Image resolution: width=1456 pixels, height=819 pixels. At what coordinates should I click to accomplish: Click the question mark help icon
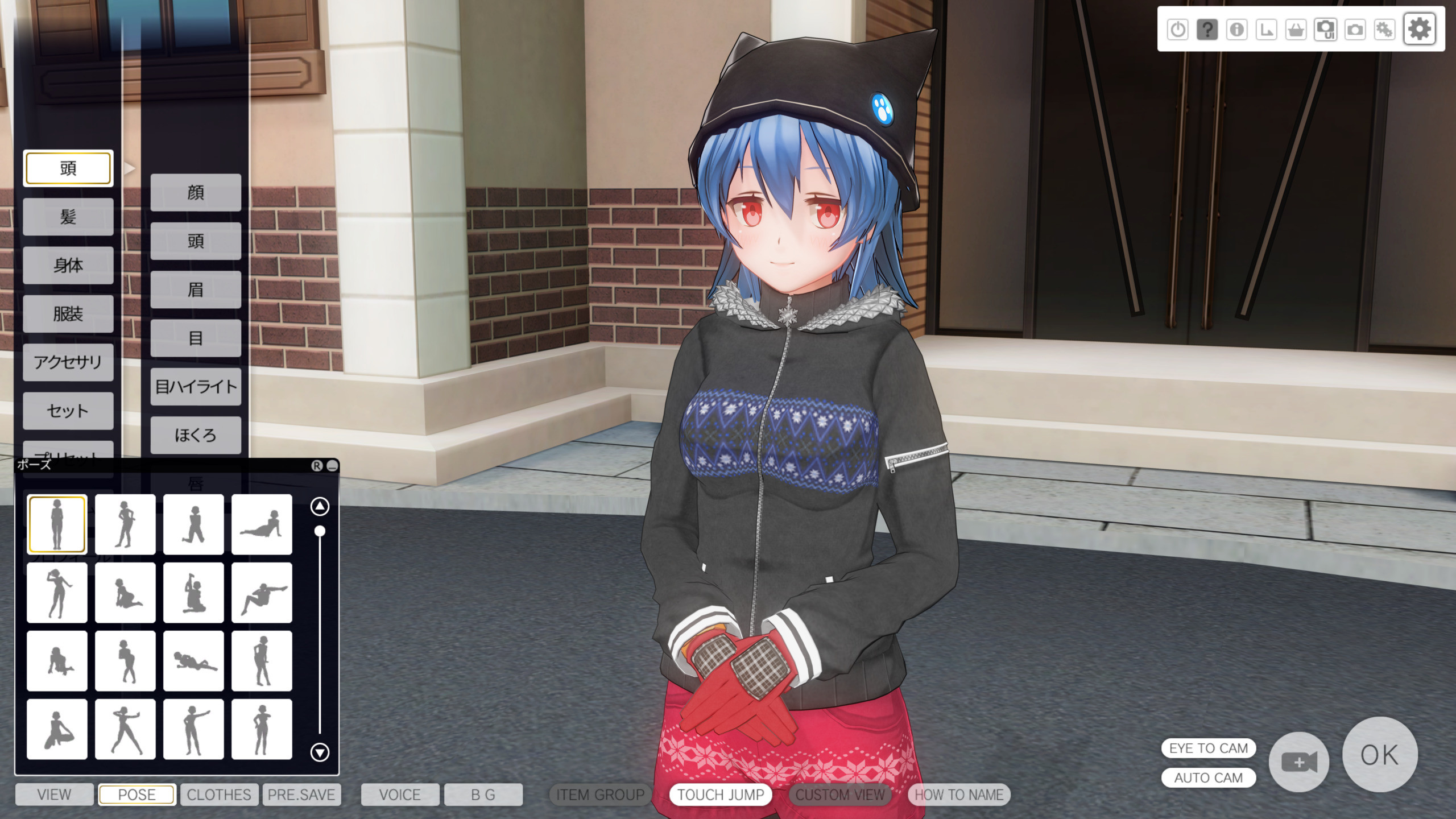tap(1207, 29)
